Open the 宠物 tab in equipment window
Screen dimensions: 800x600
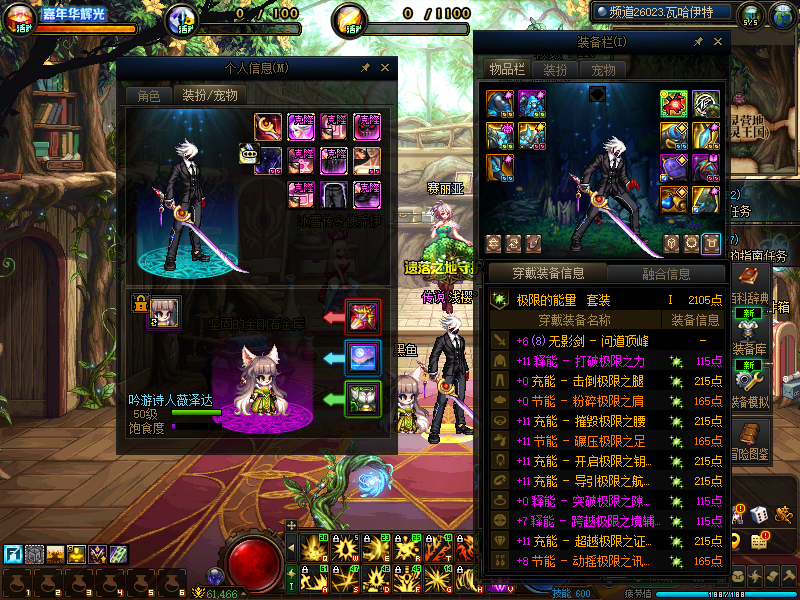(603, 70)
